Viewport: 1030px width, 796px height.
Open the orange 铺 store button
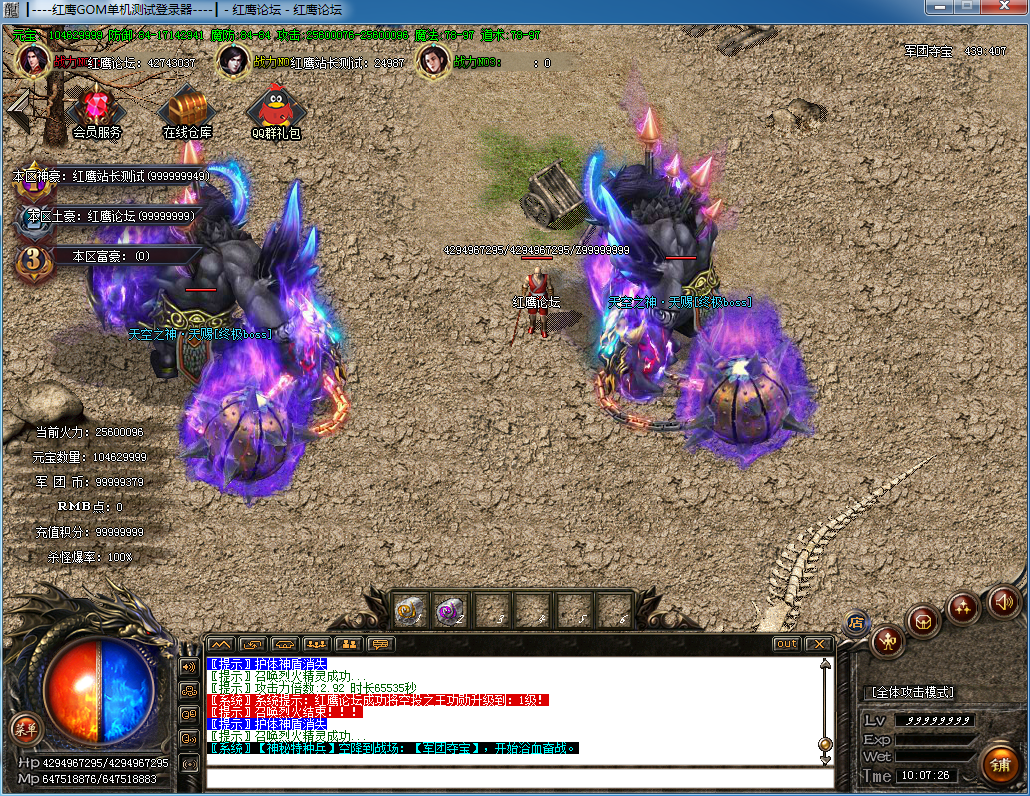[x=998, y=764]
